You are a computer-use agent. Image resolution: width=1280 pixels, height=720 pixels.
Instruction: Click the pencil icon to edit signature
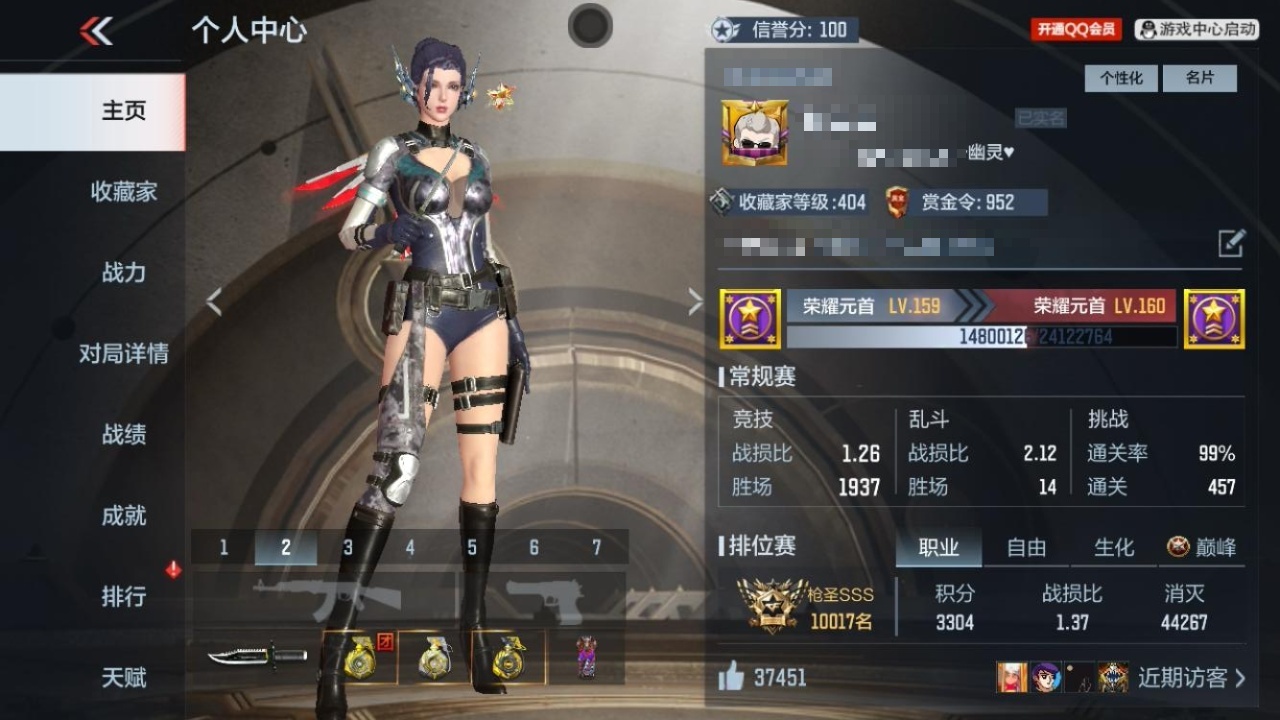coord(1233,242)
